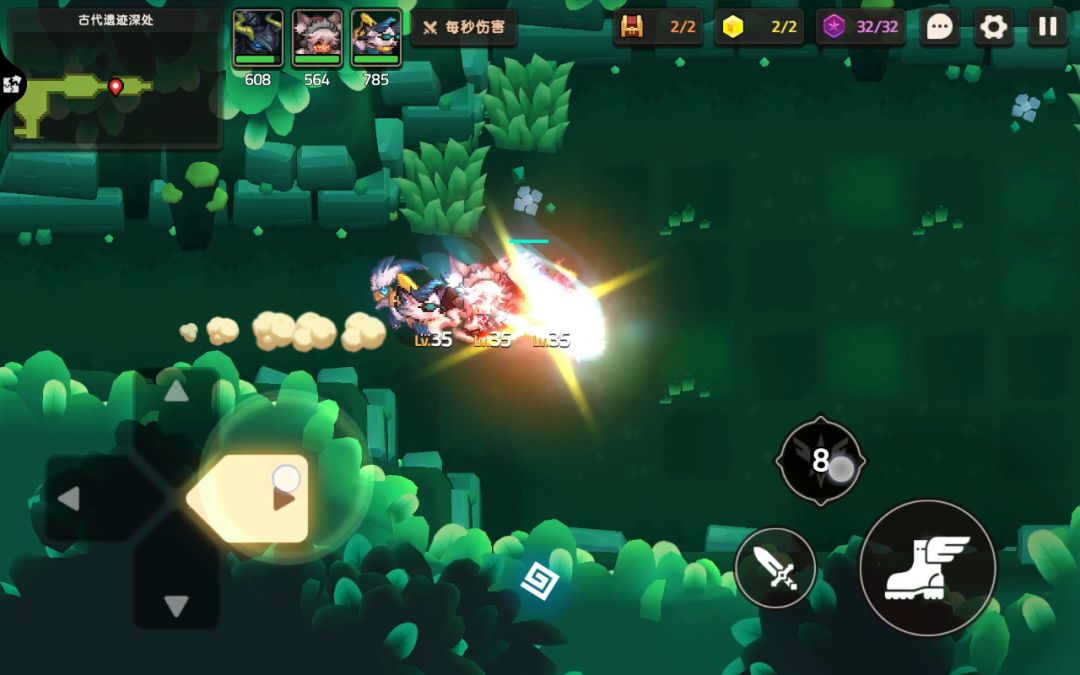Open the chat speech bubble

939,27
